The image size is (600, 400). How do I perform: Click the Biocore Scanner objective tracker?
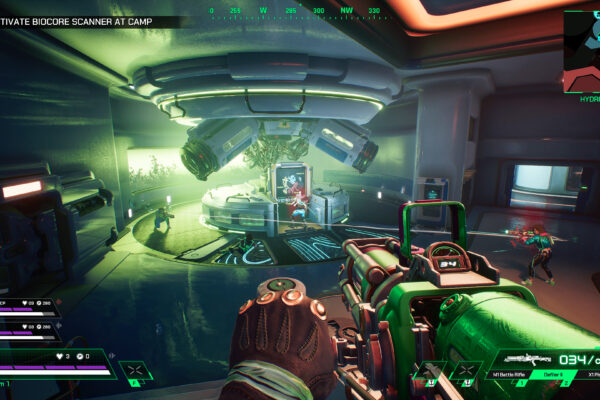[x=90, y=21]
